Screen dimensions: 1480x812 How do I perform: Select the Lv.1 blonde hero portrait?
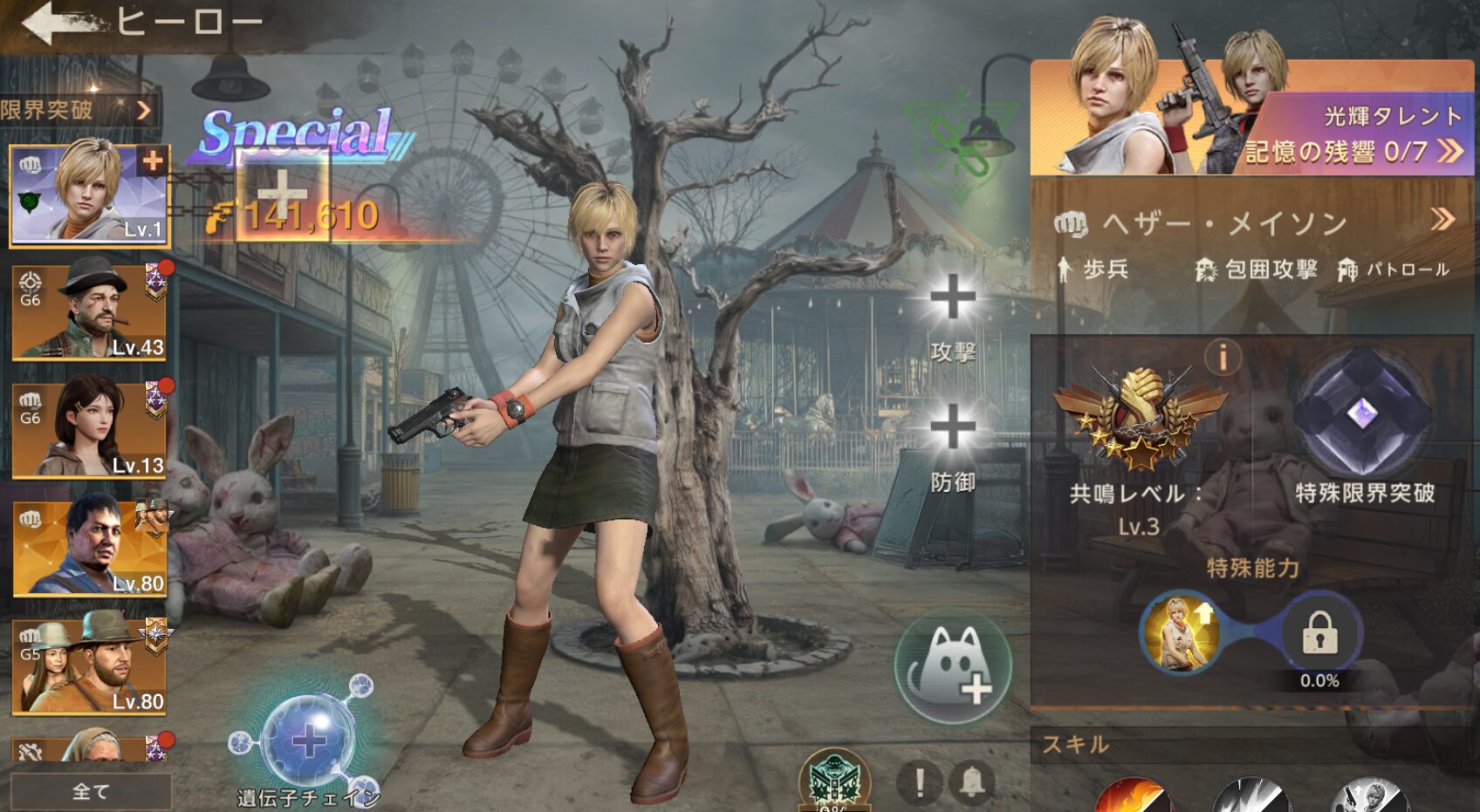pyautogui.click(x=89, y=195)
